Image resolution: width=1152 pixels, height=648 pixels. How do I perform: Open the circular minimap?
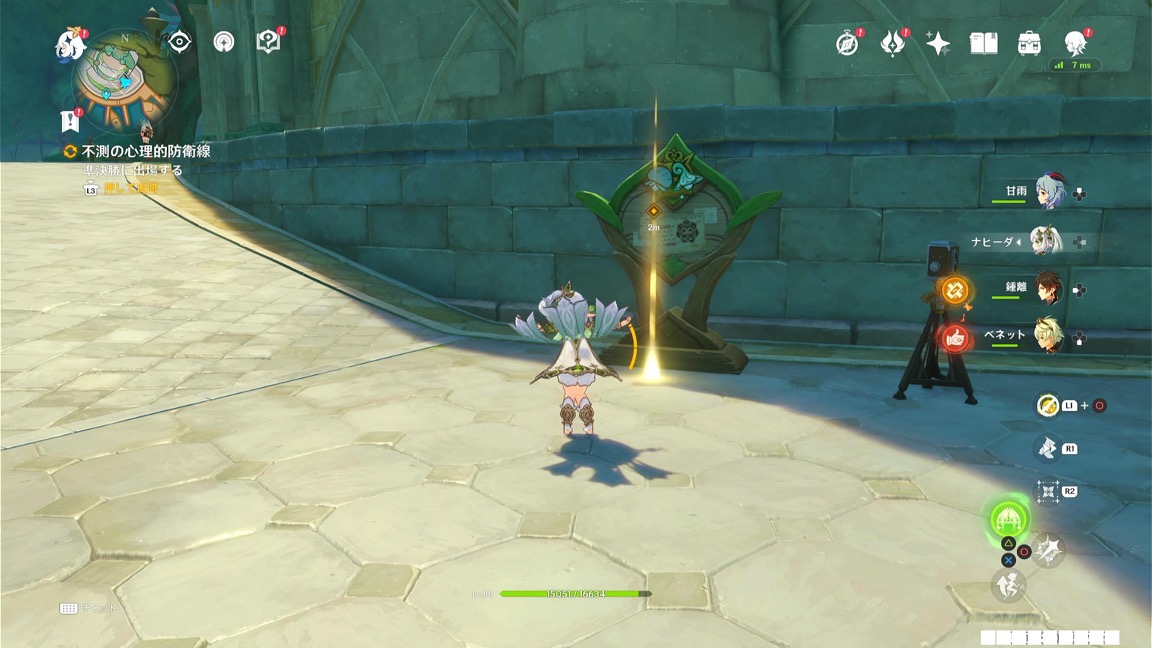coord(125,82)
